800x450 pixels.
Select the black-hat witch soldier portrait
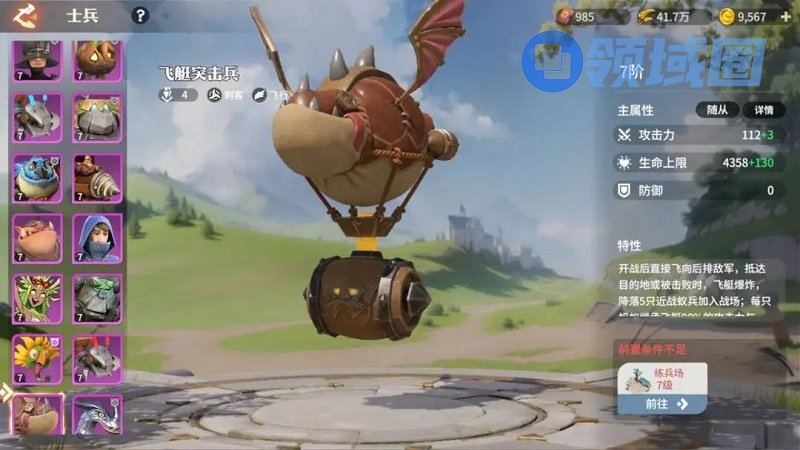point(38,60)
